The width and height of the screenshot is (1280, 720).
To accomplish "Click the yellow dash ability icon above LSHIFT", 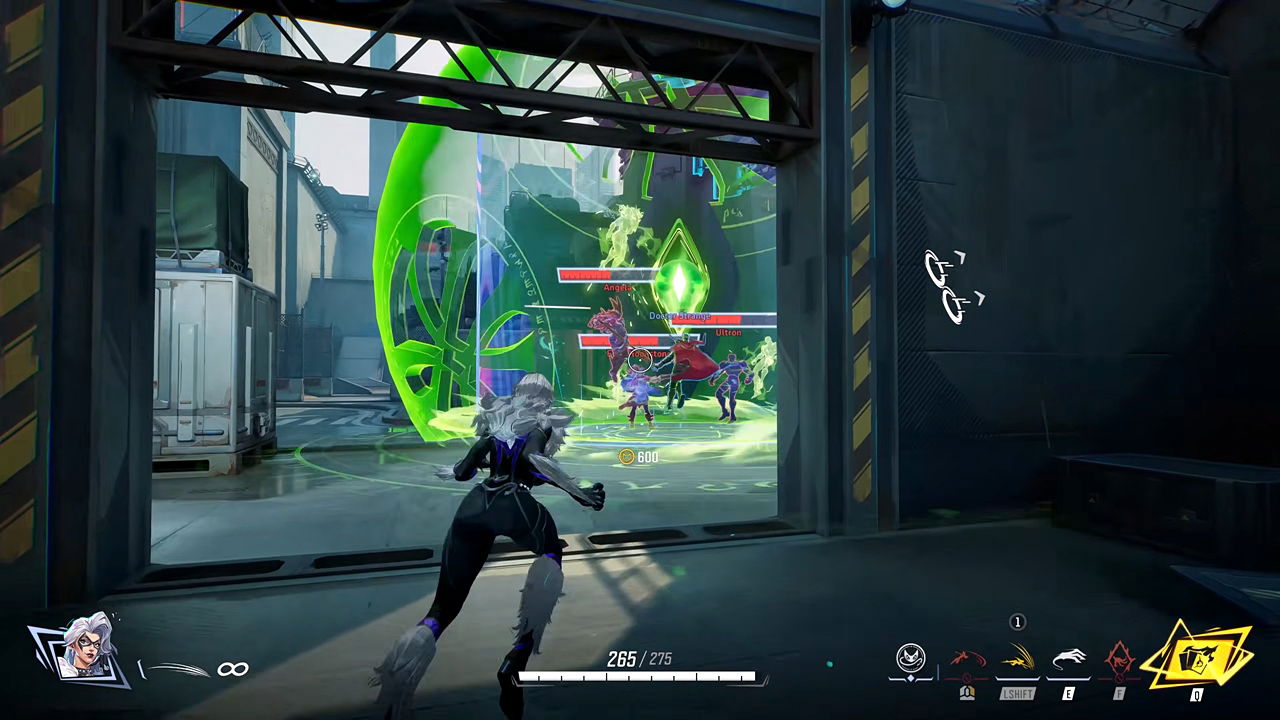I will (1018, 655).
